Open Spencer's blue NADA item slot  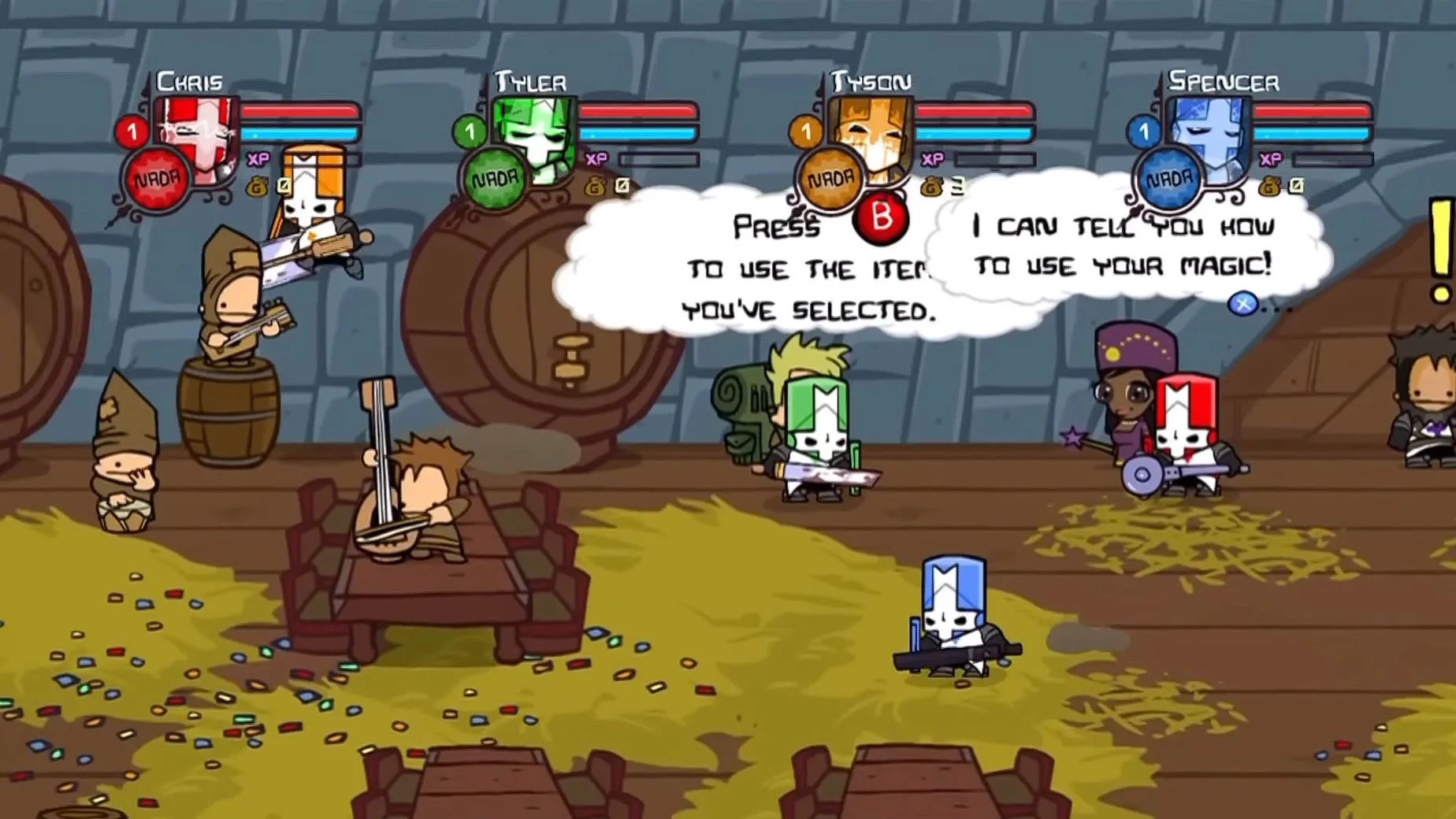(1168, 180)
